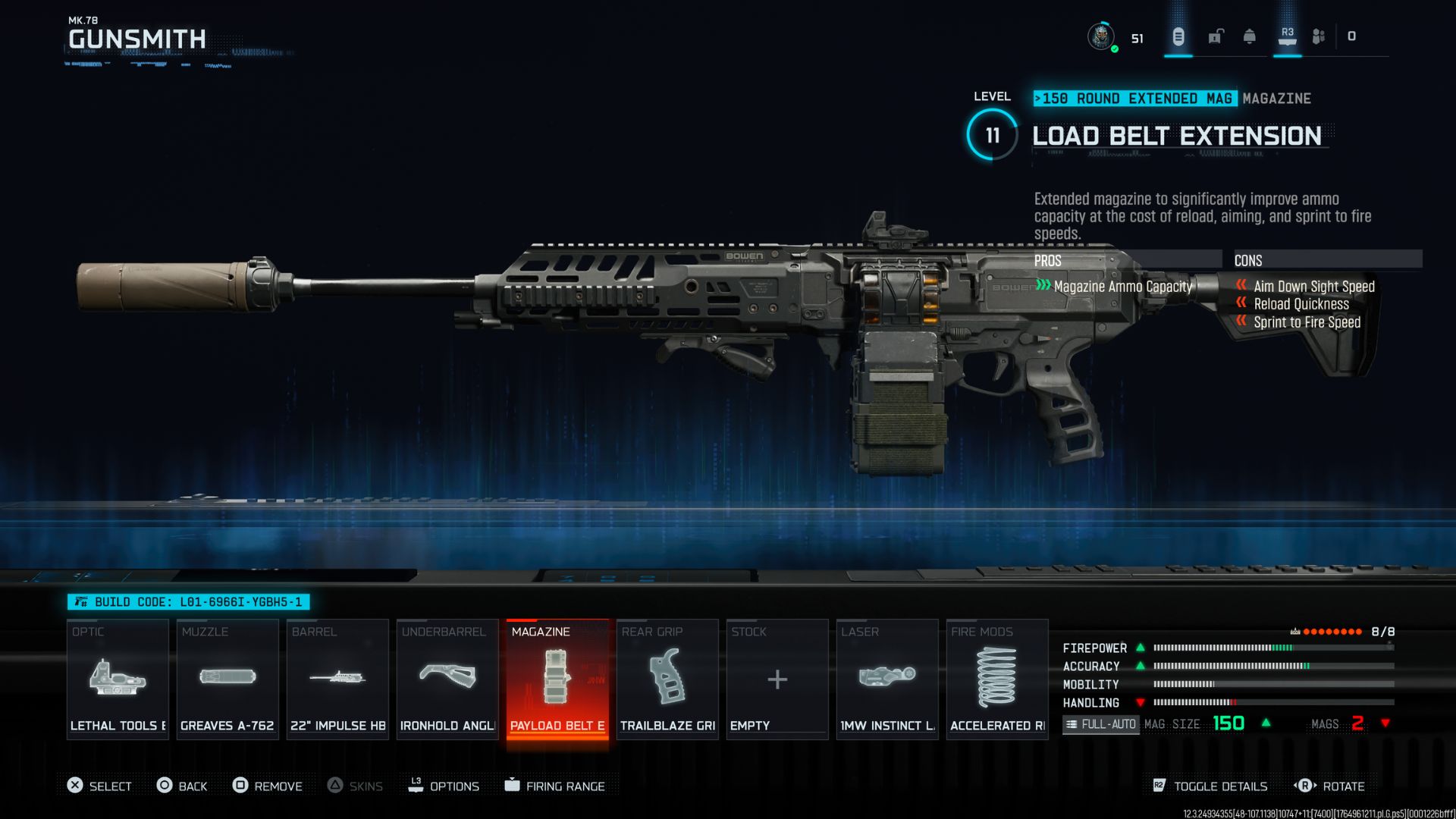This screenshot has height=819, width=1456.
Task: Open the 1MW Instinct laser slot
Action: [x=887, y=679]
